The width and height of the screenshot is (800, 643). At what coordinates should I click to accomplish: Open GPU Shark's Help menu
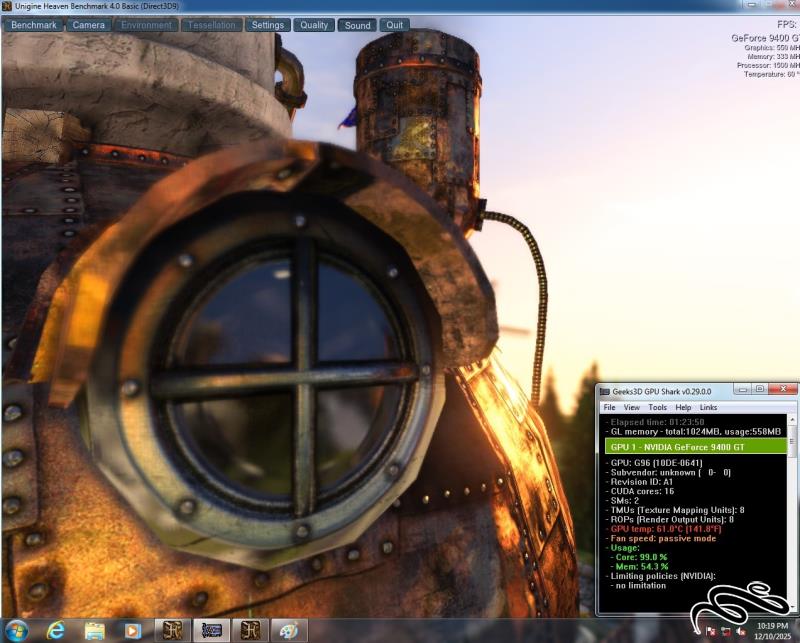tap(683, 408)
